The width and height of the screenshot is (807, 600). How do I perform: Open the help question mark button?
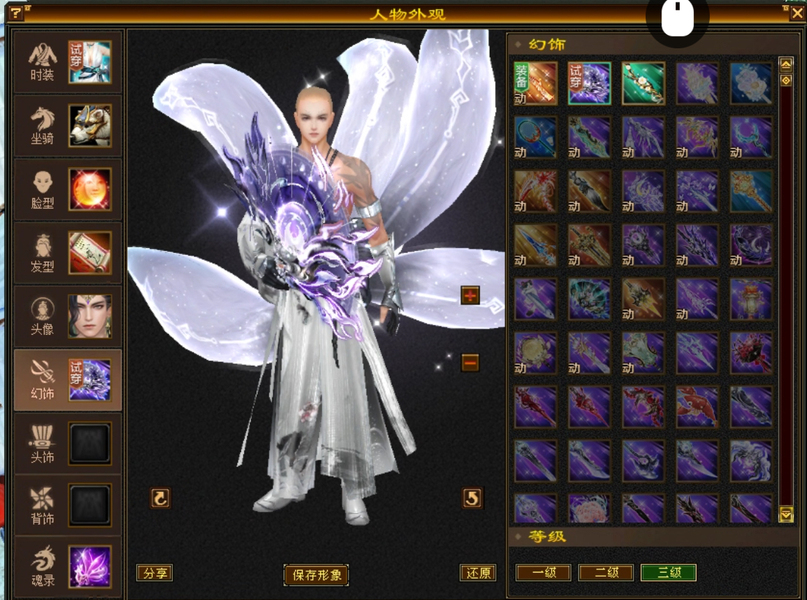(x=15, y=13)
